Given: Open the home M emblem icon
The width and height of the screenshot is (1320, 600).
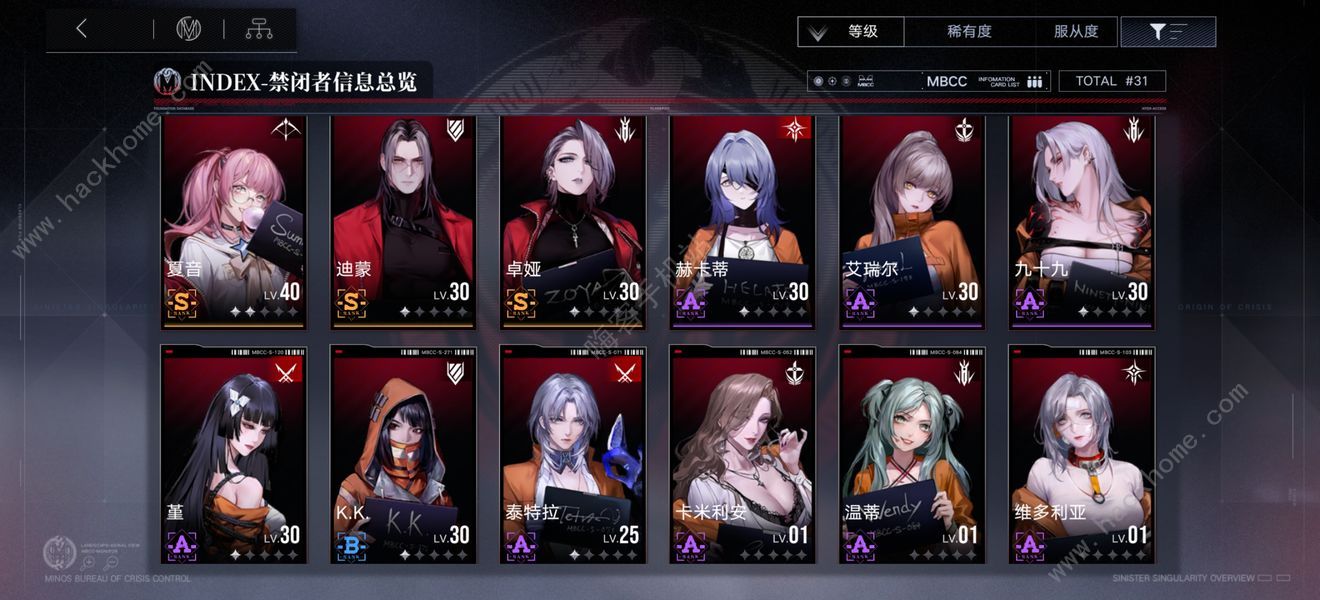Looking at the screenshot, I should [189, 30].
